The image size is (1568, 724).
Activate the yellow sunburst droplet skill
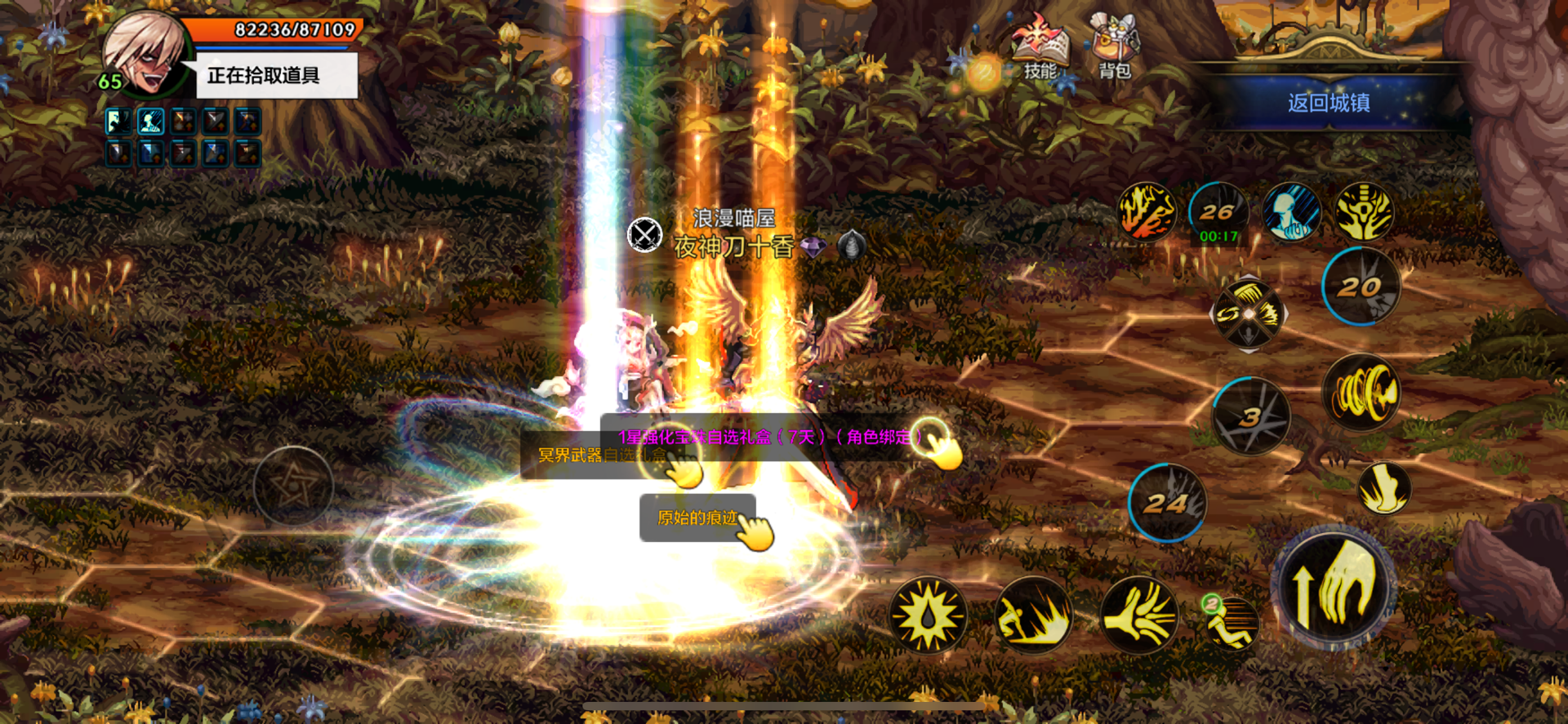click(x=928, y=615)
